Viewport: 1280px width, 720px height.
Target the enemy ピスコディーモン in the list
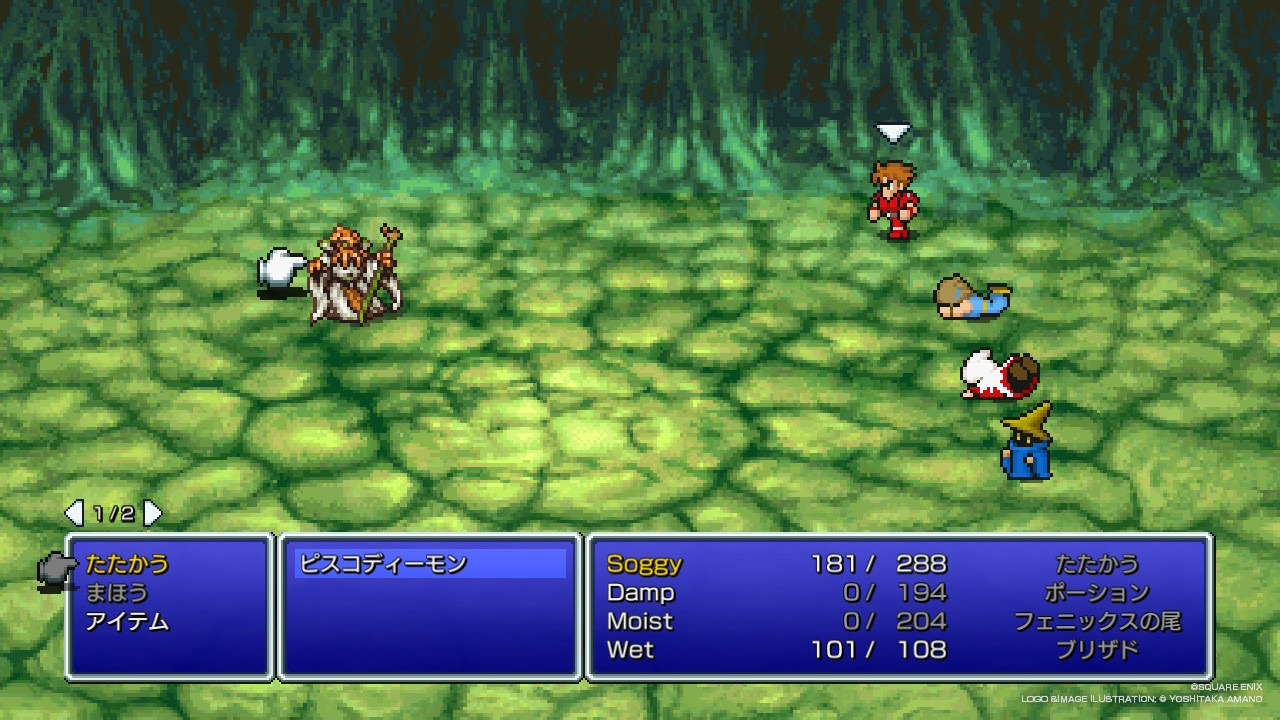[383, 564]
